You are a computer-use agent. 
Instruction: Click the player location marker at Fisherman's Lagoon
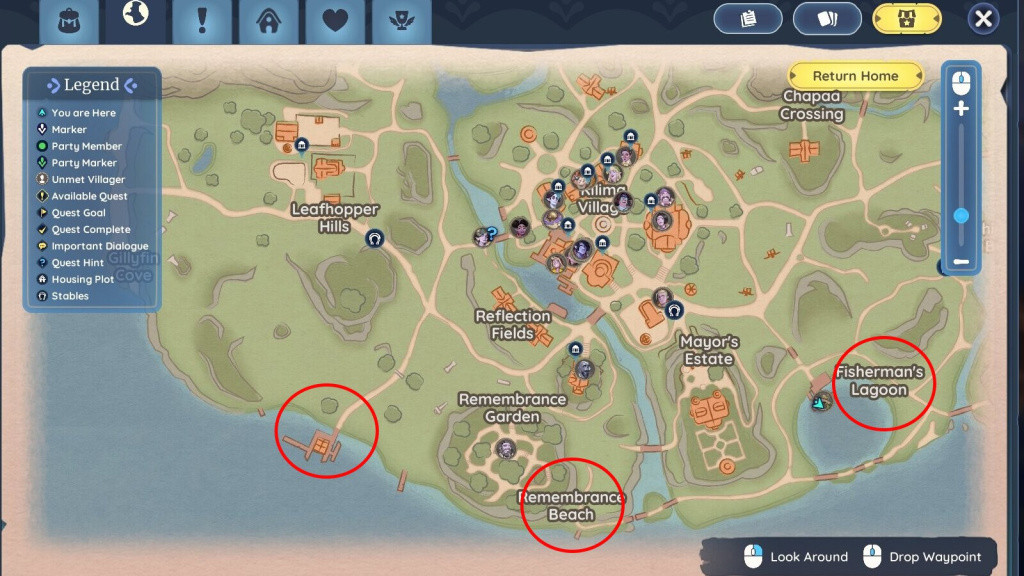822,402
